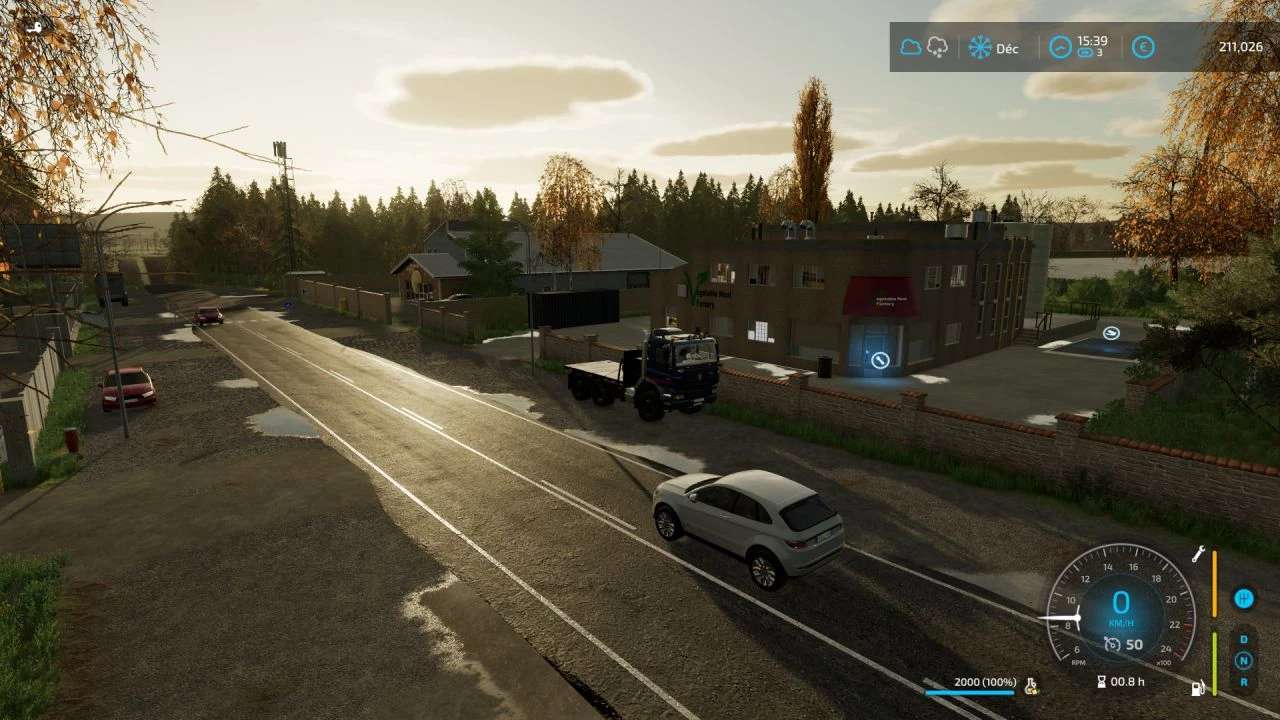Viewport: 1280px width, 720px height.
Task: Click the snowflake winter season icon
Action: (x=980, y=47)
